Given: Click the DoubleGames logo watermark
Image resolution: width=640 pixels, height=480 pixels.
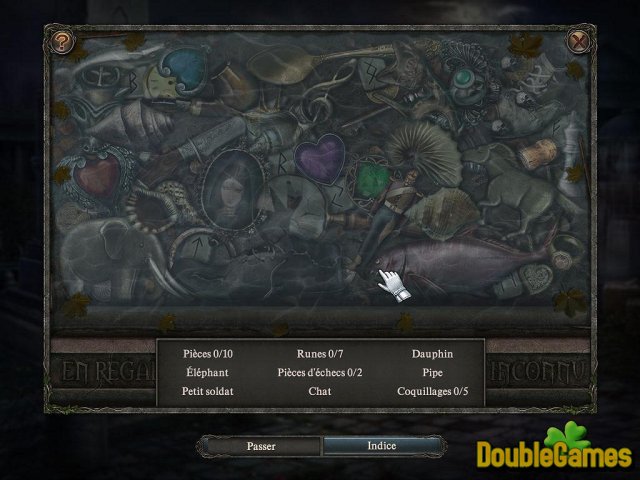Looking at the screenshot, I should click(x=553, y=449).
